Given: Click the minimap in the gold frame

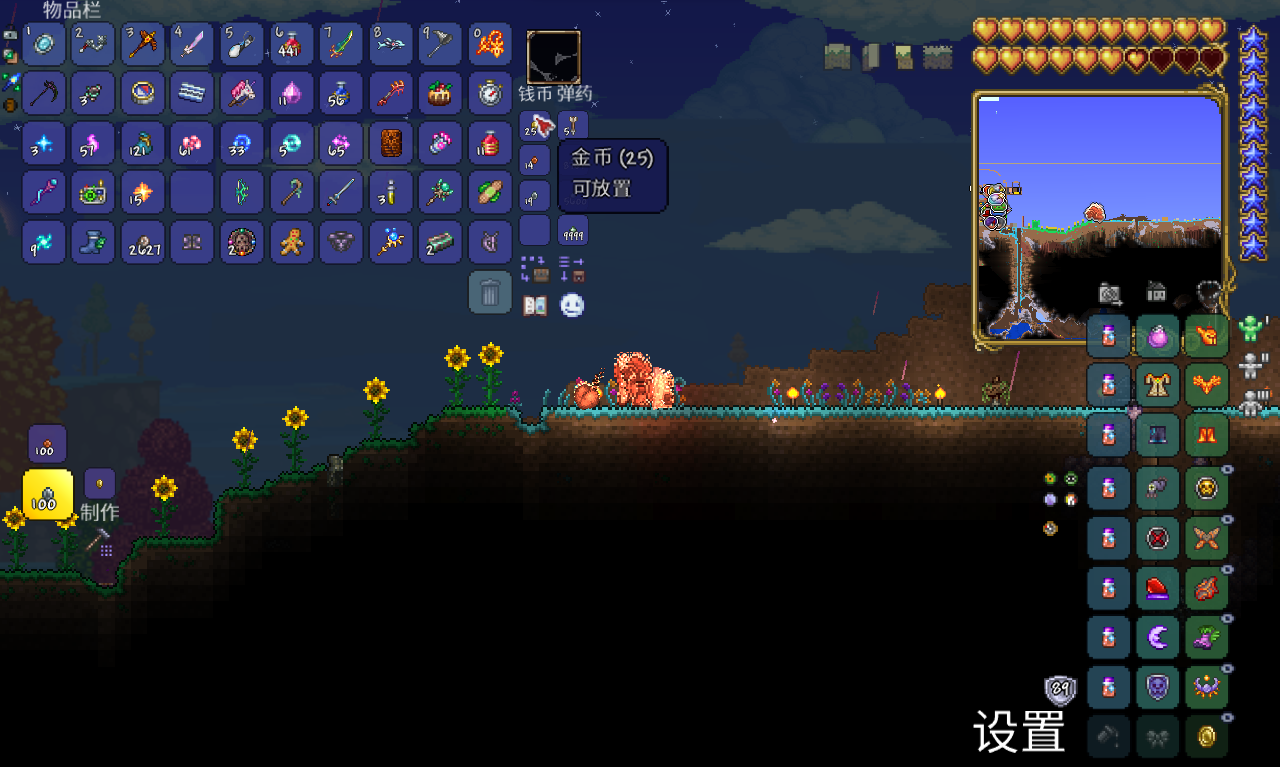Looking at the screenshot, I should coord(1098,217).
